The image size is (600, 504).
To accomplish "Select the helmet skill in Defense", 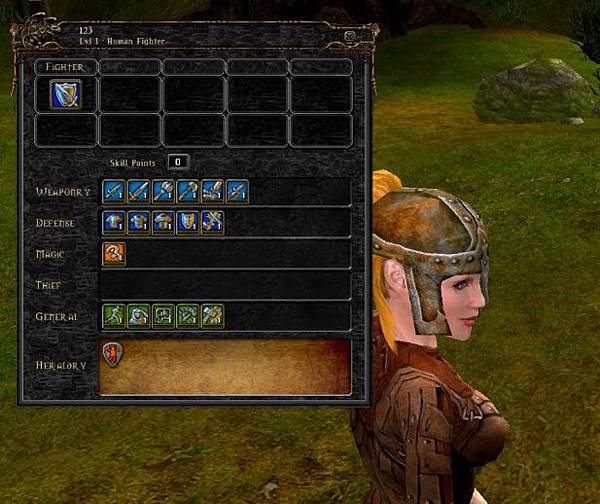I will pos(163,223).
